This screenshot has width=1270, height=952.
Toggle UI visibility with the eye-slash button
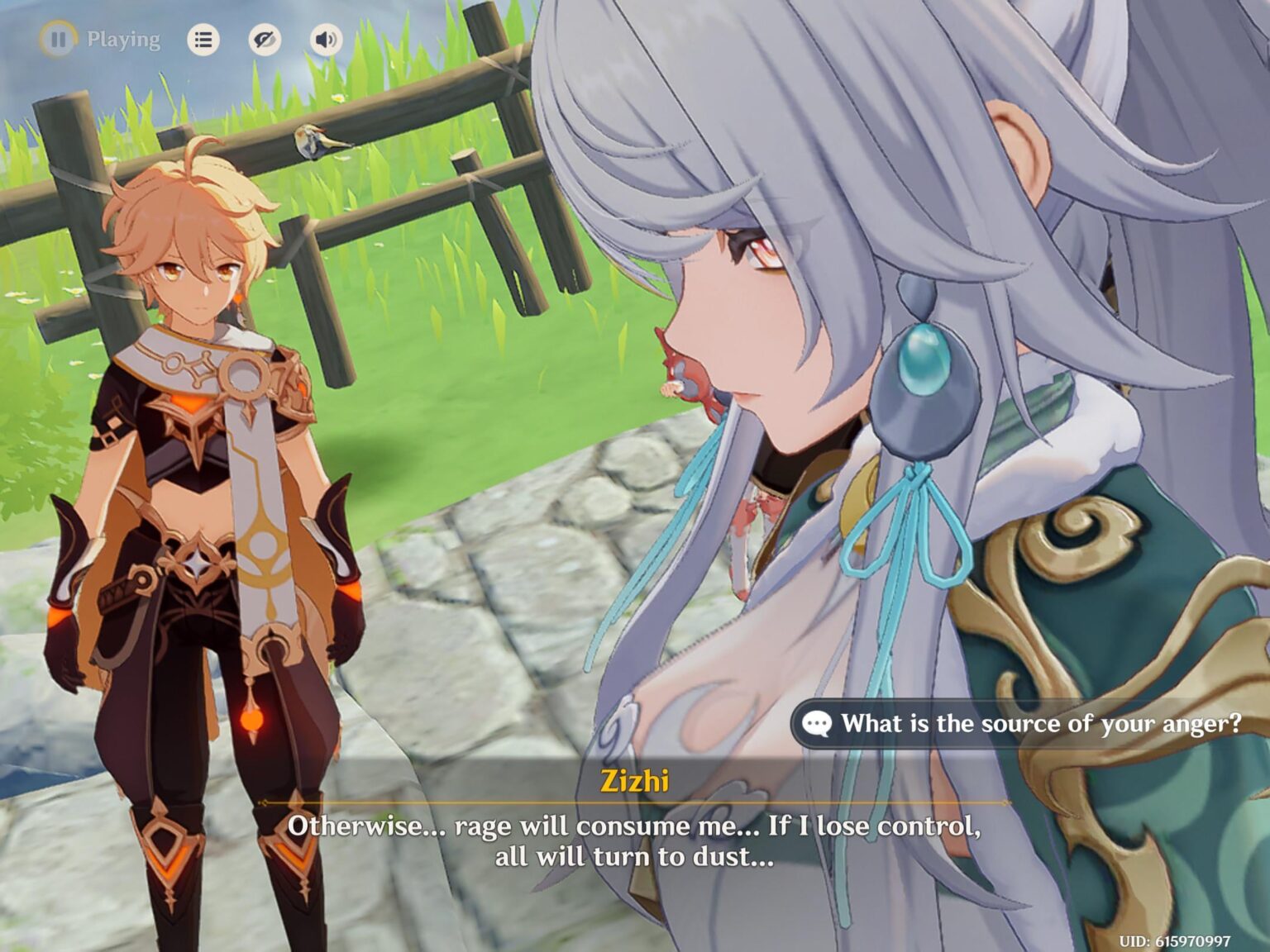pos(265,38)
